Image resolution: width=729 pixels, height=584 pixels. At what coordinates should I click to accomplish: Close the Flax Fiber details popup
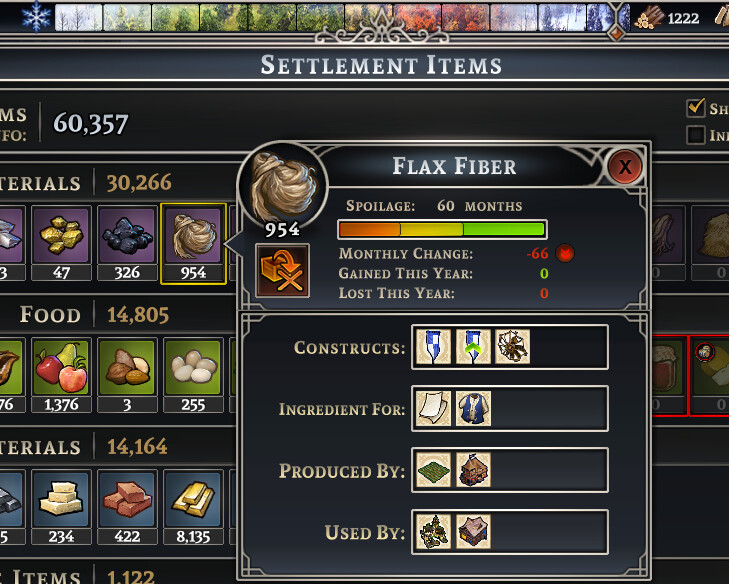coord(625,166)
